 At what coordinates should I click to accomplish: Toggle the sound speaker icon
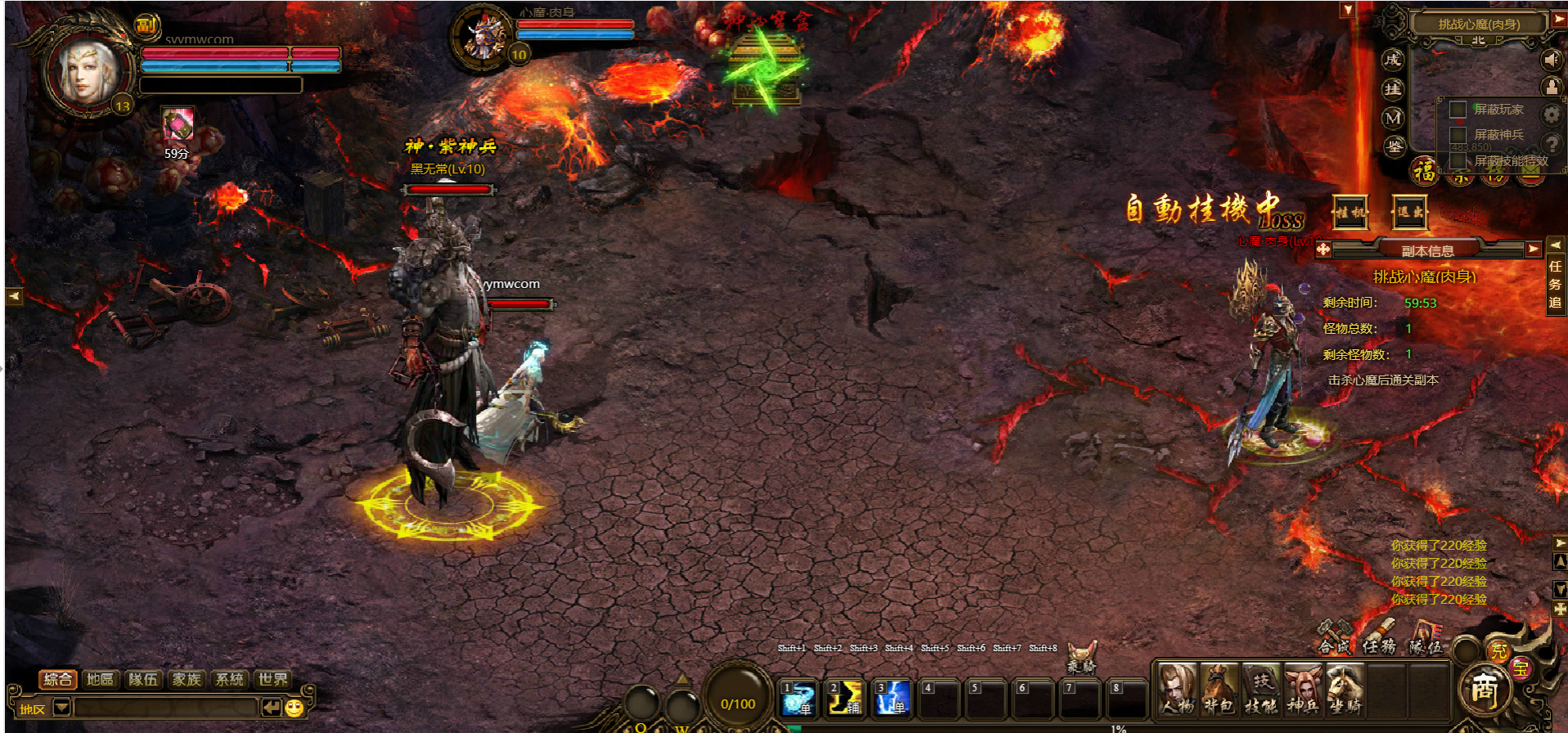pyautogui.click(x=1551, y=60)
